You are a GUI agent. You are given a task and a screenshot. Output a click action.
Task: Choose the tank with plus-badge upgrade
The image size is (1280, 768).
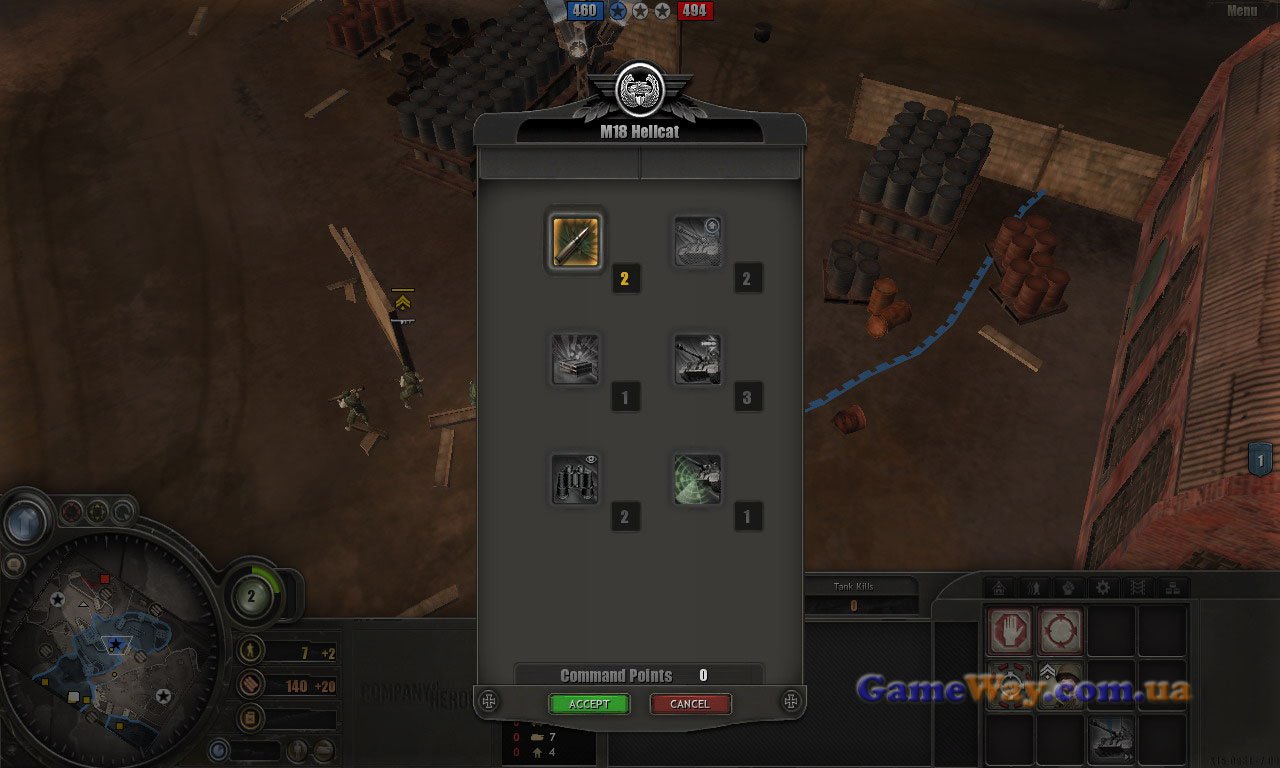coord(697,241)
